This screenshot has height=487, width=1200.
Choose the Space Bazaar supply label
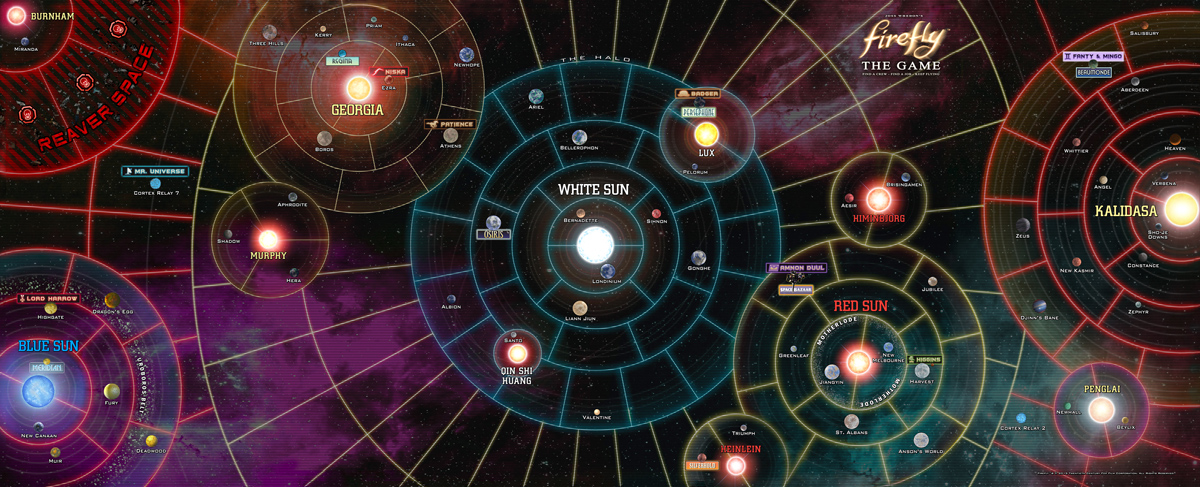(797, 290)
